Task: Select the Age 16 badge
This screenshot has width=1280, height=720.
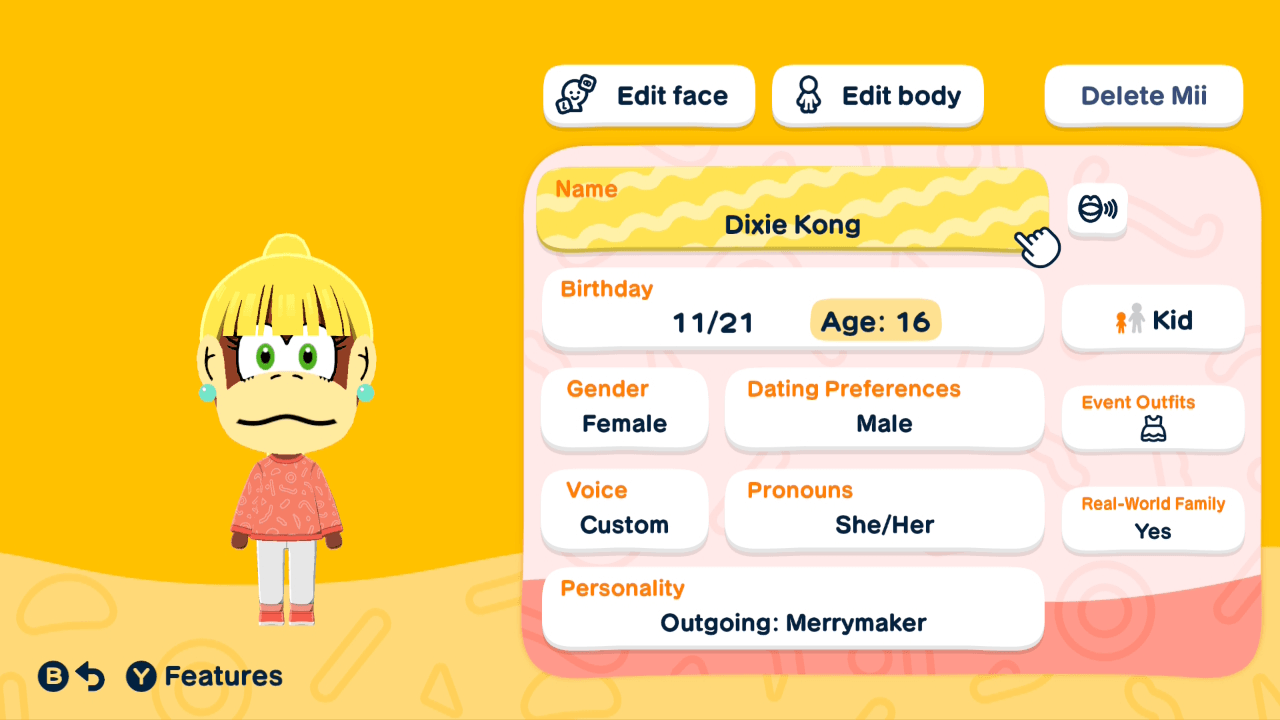Action: 875,321
